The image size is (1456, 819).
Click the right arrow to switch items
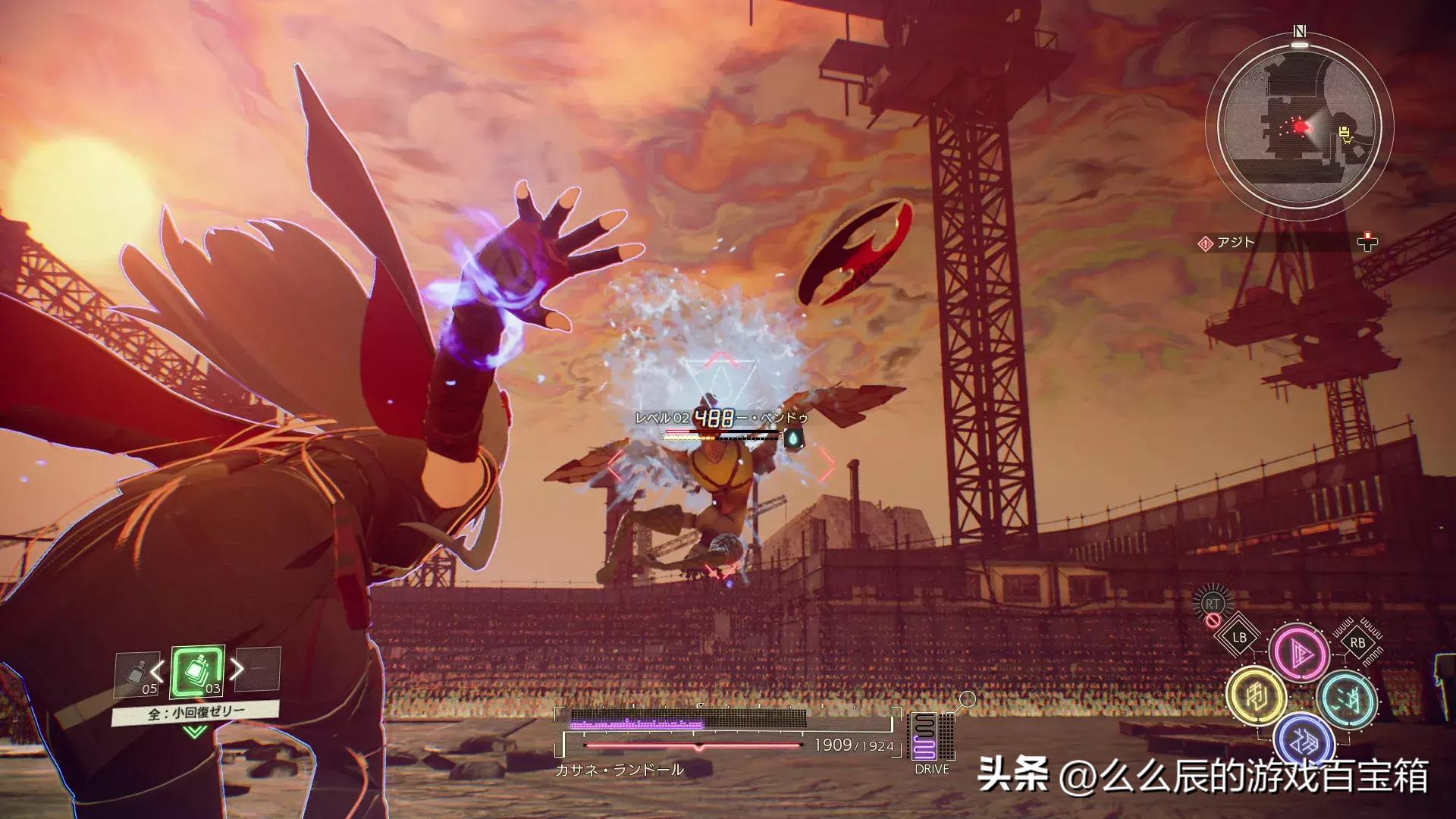coord(237,668)
